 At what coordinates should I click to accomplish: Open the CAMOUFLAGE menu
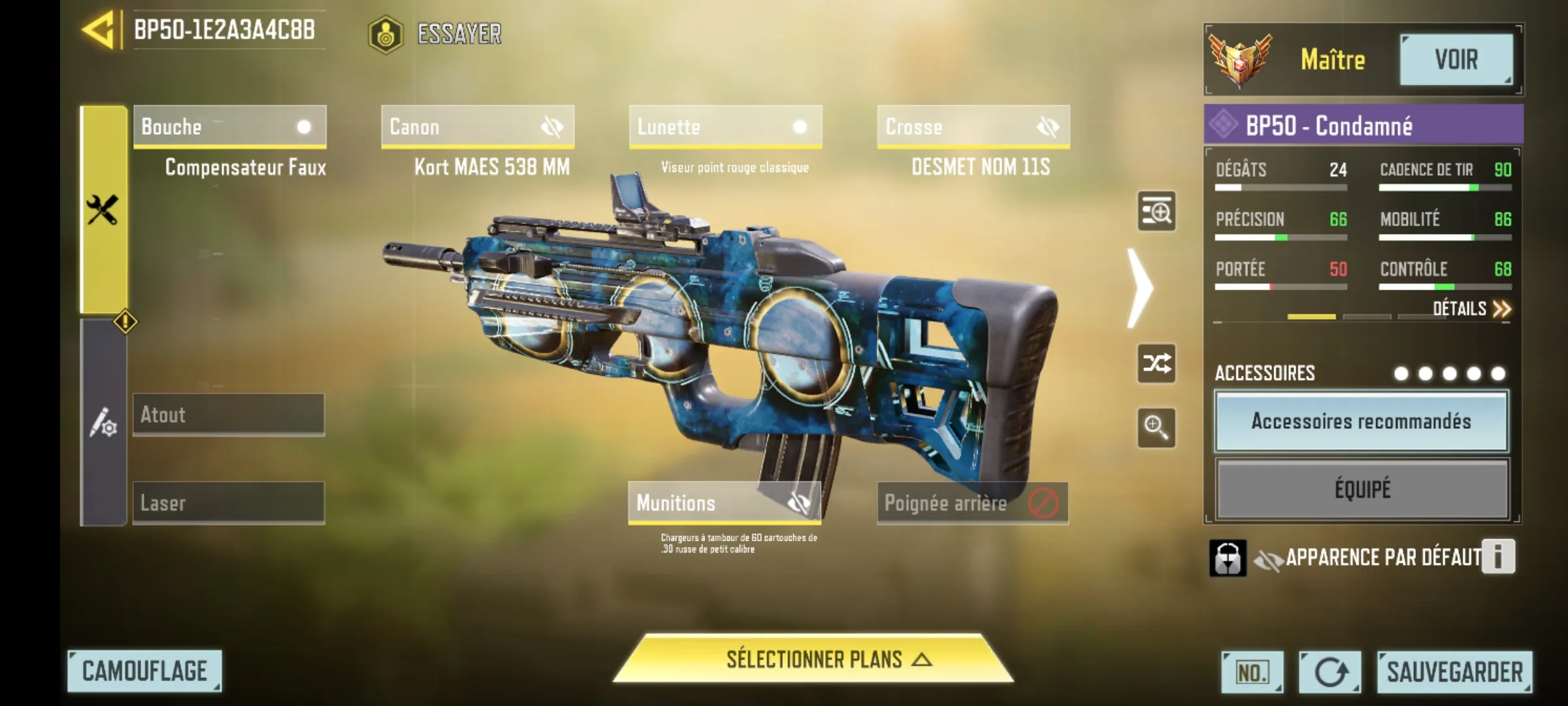tap(144, 671)
